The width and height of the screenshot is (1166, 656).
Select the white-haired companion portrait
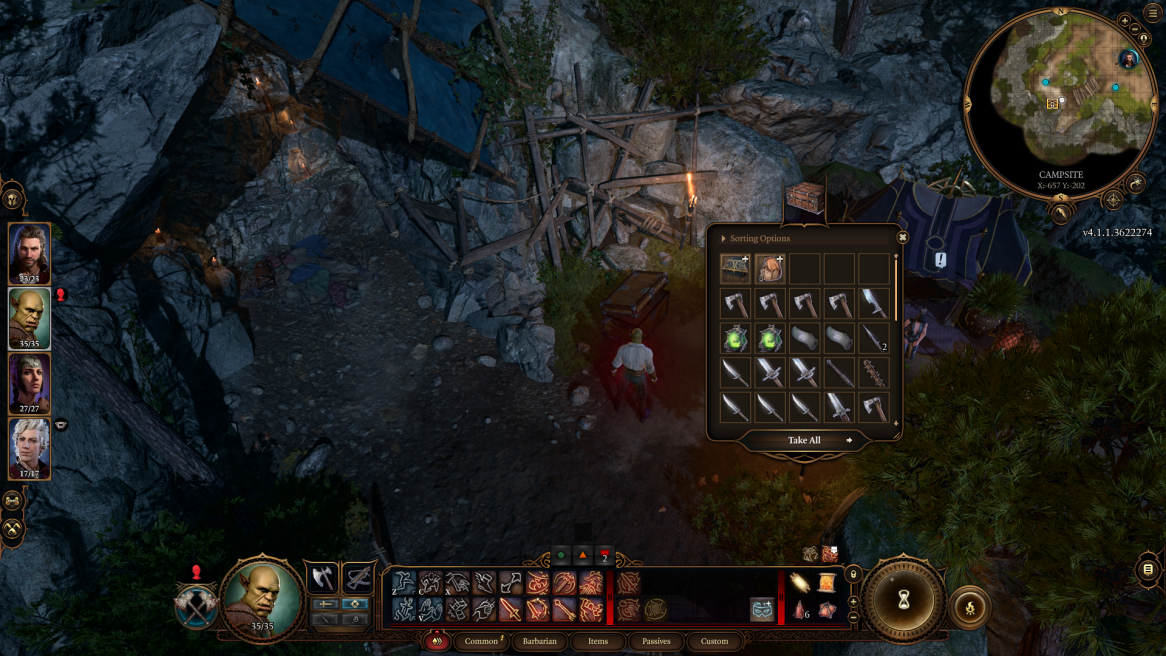point(29,446)
